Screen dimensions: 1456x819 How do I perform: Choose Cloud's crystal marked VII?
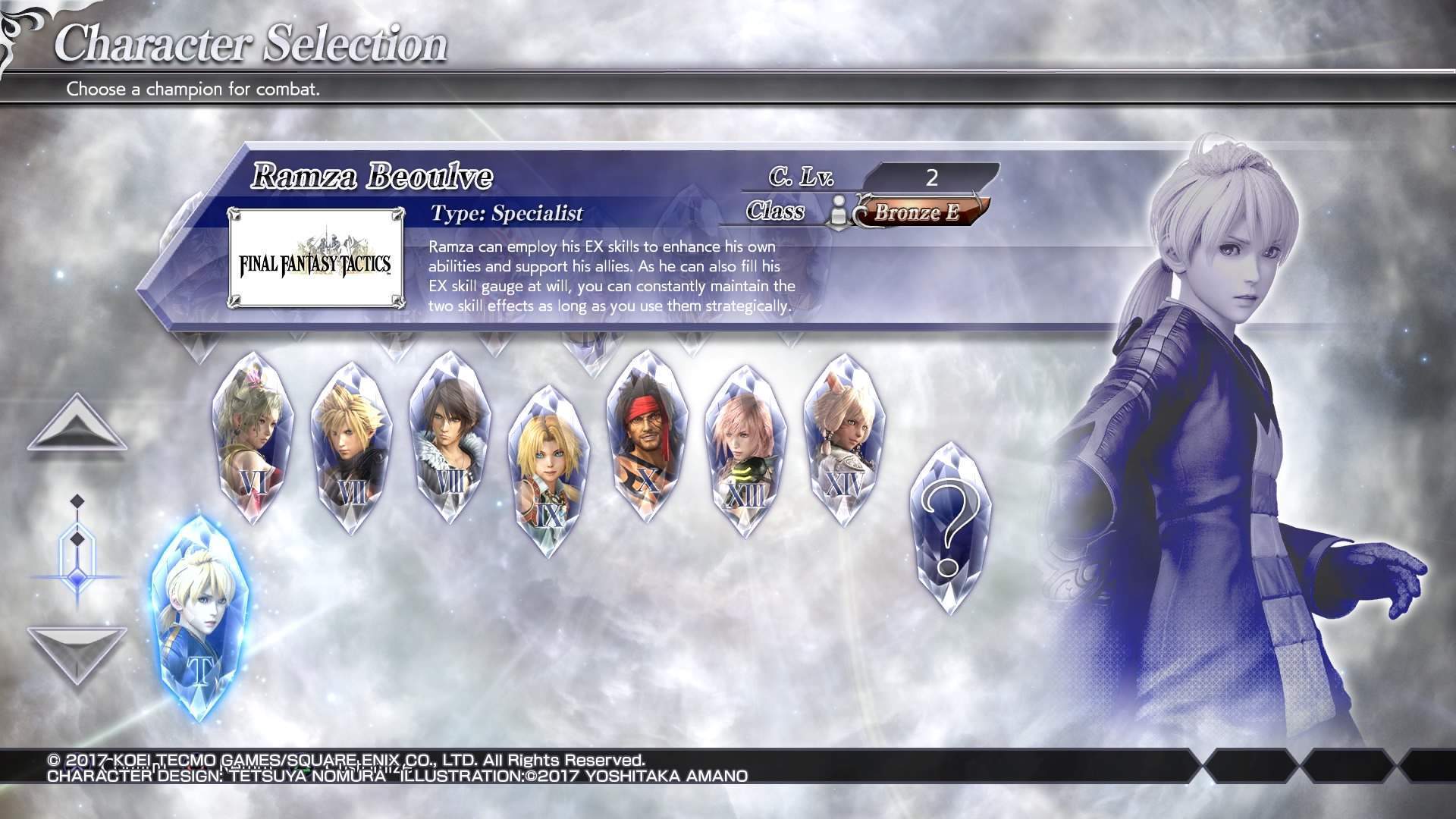[351, 449]
